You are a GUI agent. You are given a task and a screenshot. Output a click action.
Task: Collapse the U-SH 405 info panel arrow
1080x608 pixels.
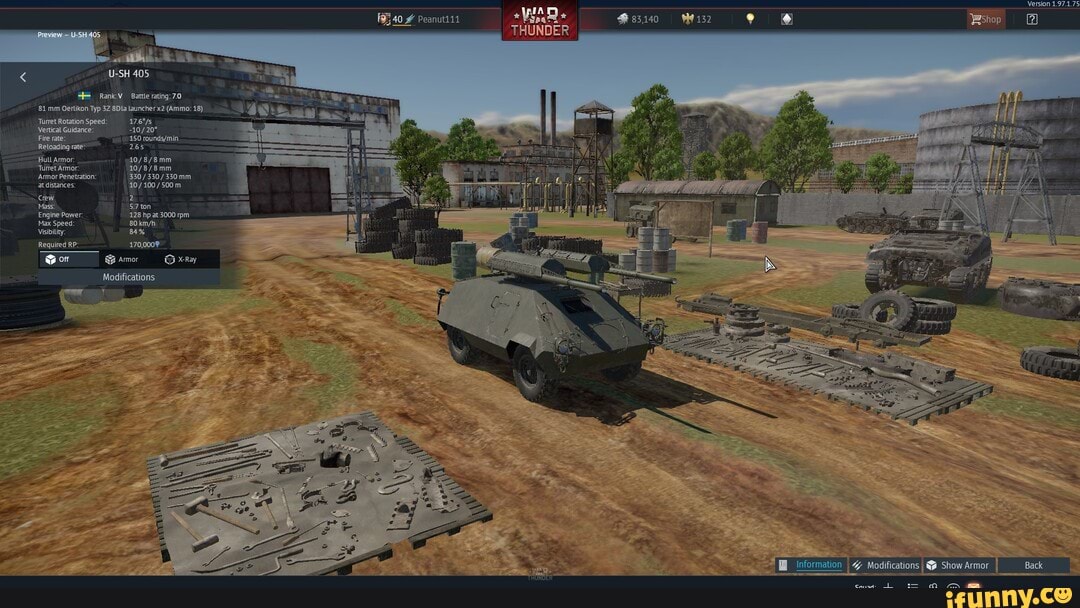[x=23, y=76]
